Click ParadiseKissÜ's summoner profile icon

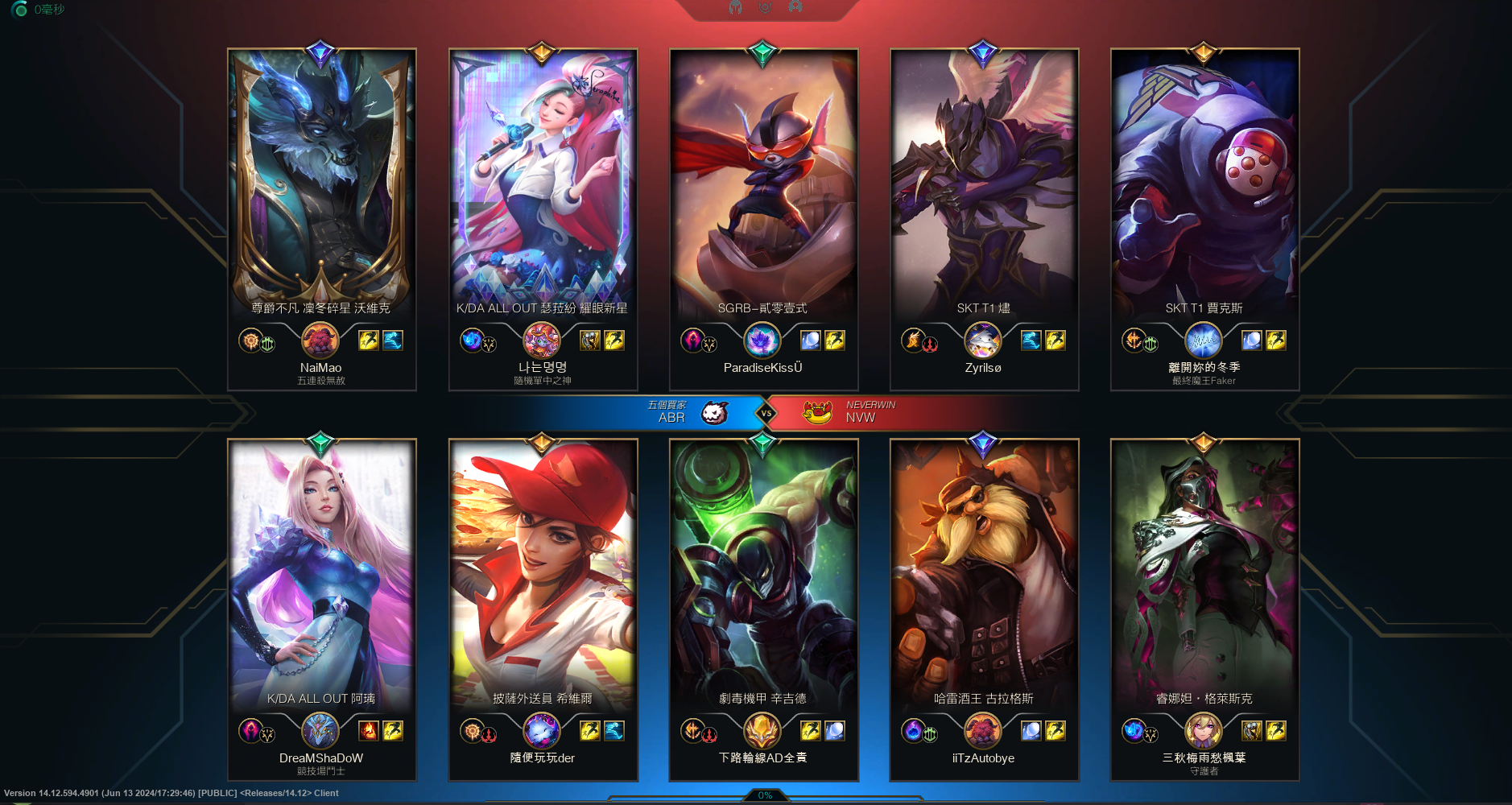(x=762, y=341)
